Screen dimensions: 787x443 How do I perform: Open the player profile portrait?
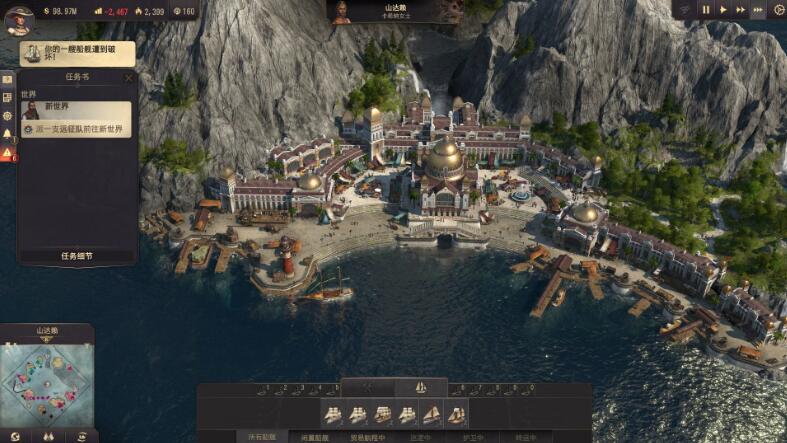click(17, 19)
